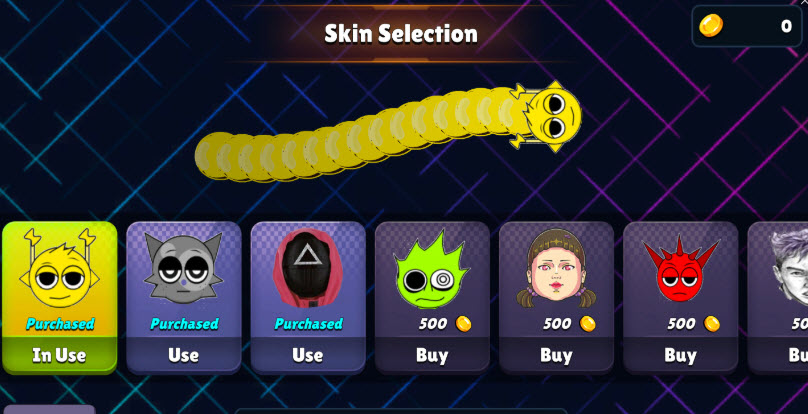This screenshot has width=808, height=414.
Task: Use the gray cat skin
Action: click(x=183, y=355)
